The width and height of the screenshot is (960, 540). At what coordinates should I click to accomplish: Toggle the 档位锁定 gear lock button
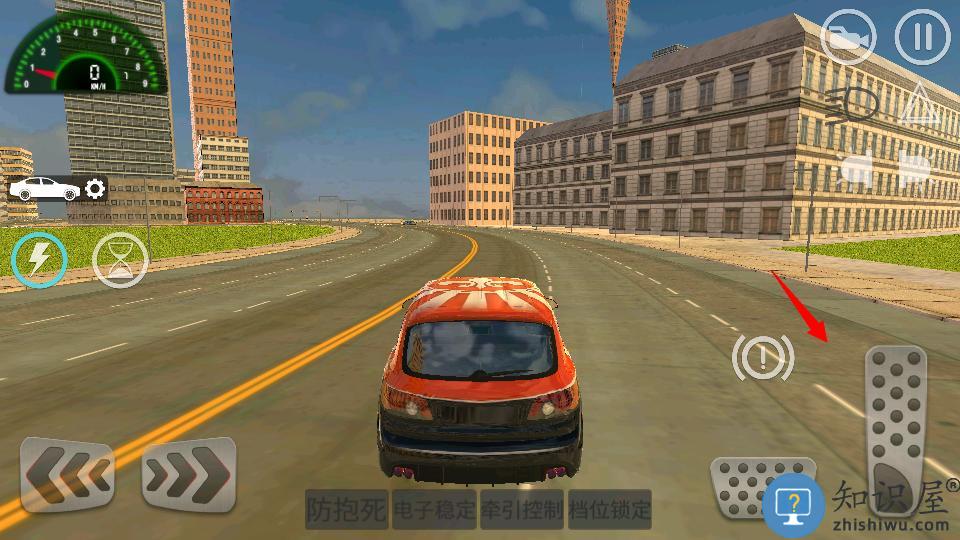pos(610,510)
